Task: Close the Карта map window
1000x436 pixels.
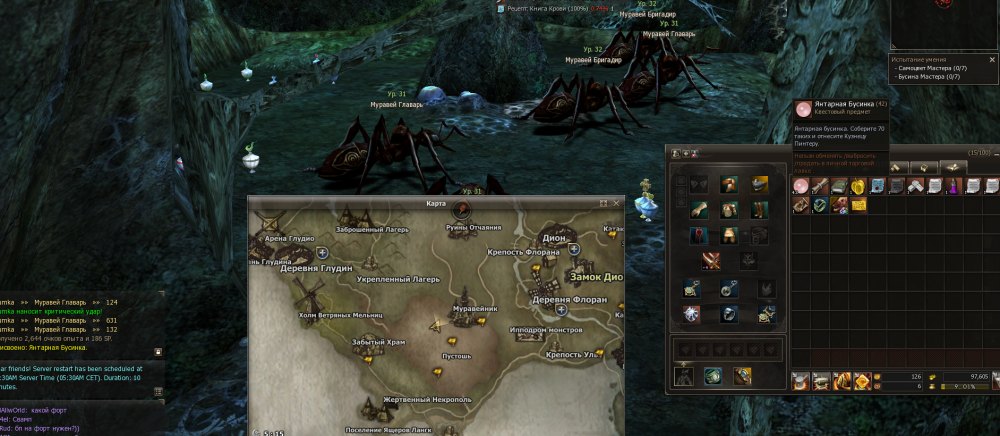Action: (616, 203)
